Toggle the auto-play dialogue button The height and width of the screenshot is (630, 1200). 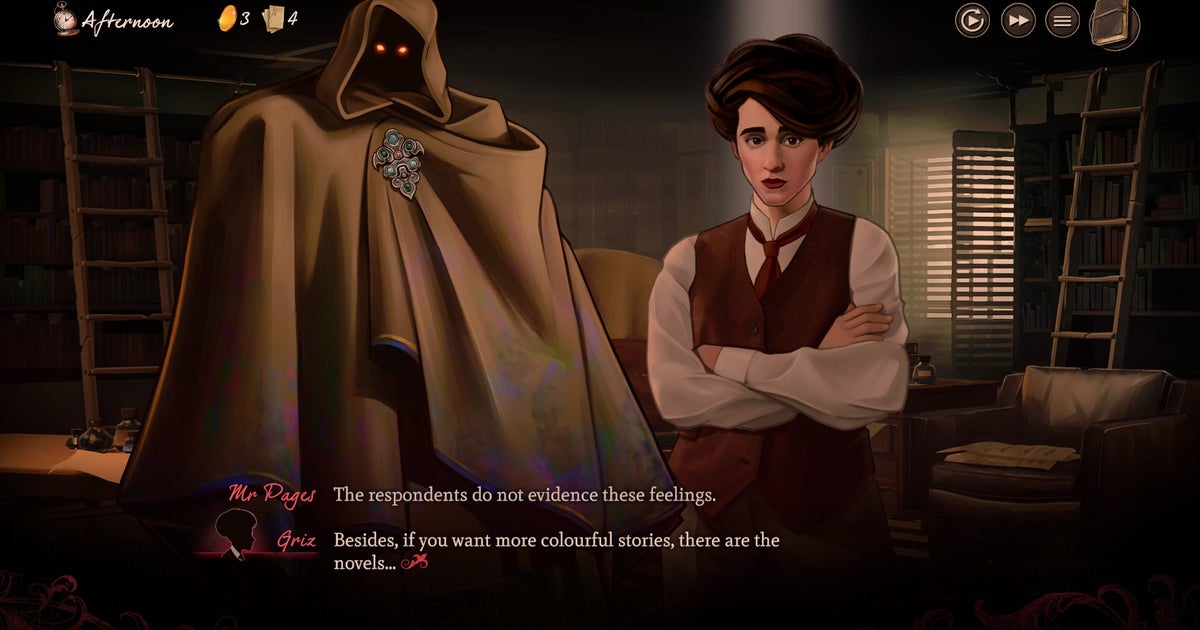pos(971,20)
